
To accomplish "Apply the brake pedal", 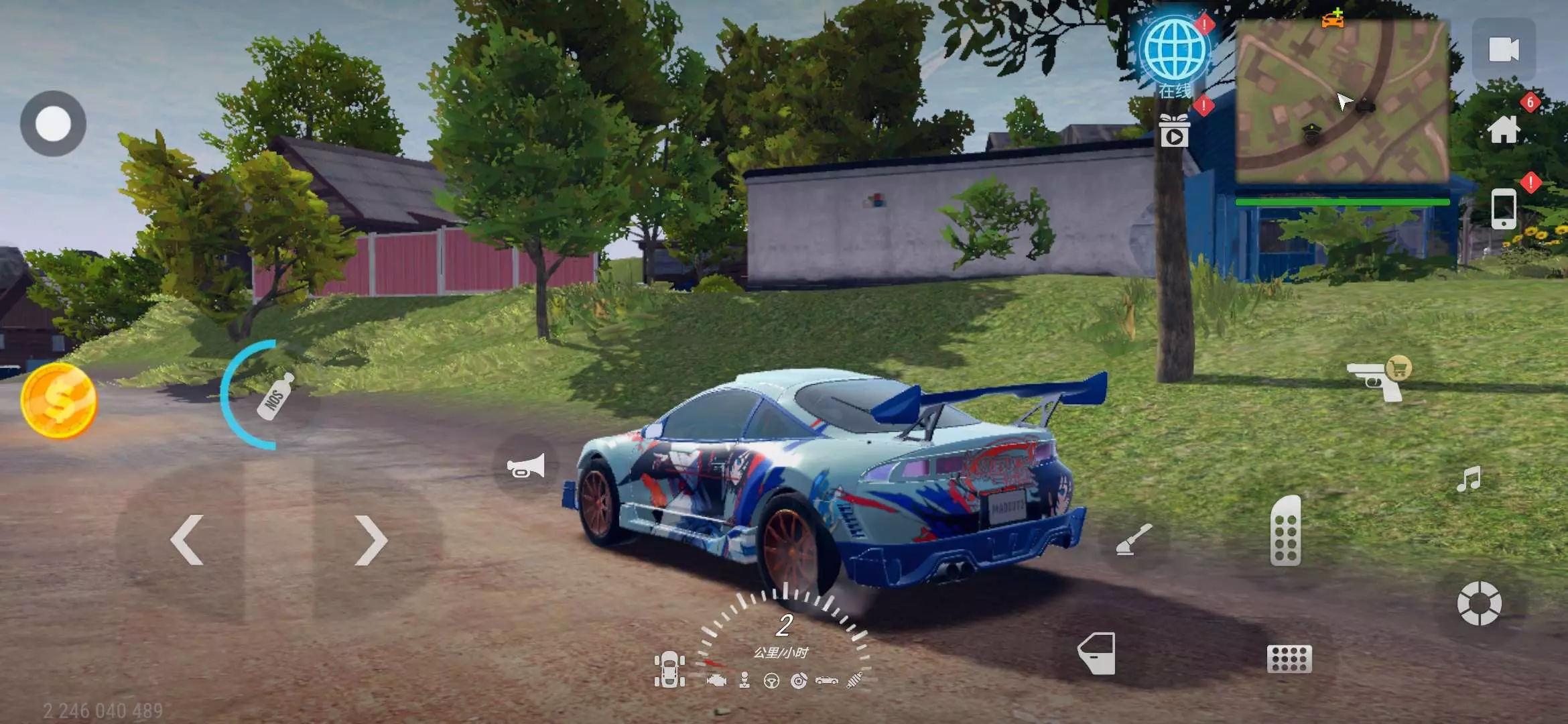I will [1289, 659].
